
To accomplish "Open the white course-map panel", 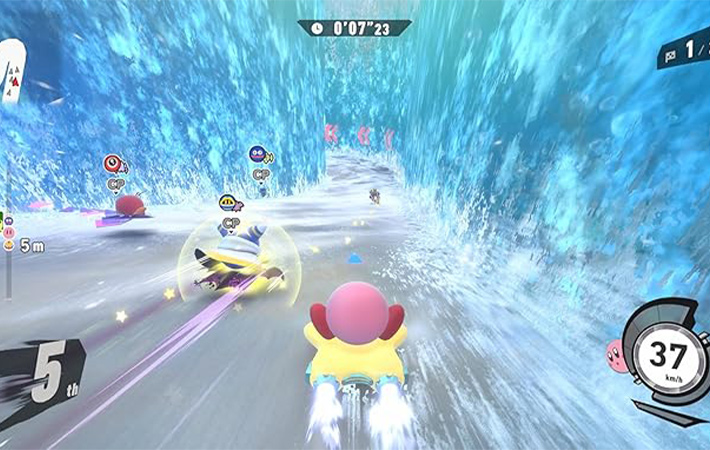I will [x=9, y=70].
